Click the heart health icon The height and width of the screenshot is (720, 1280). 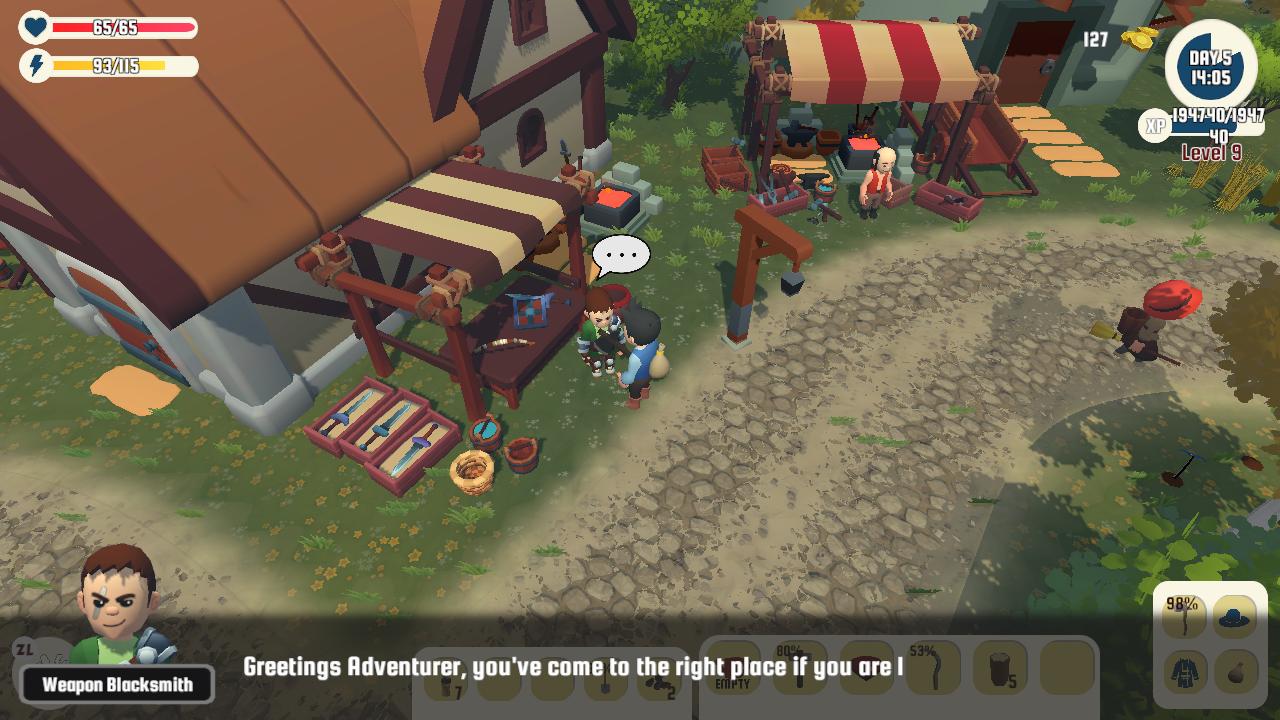click(35, 28)
